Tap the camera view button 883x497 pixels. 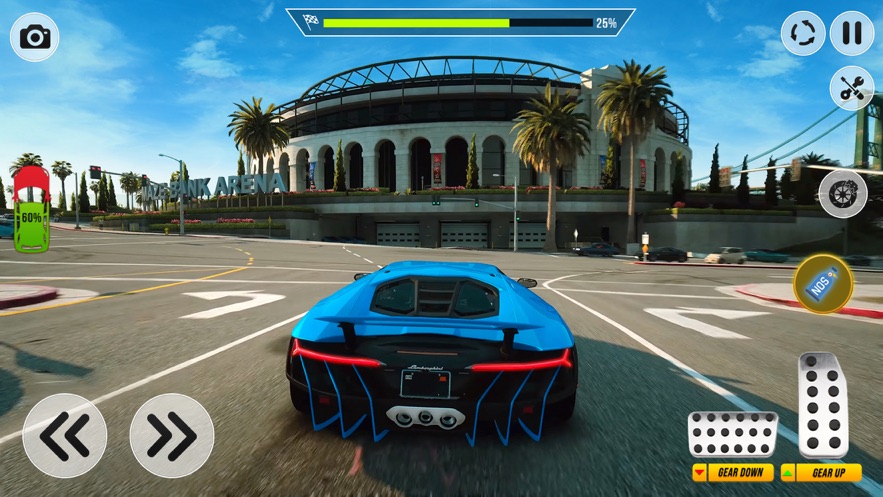tap(35, 37)
